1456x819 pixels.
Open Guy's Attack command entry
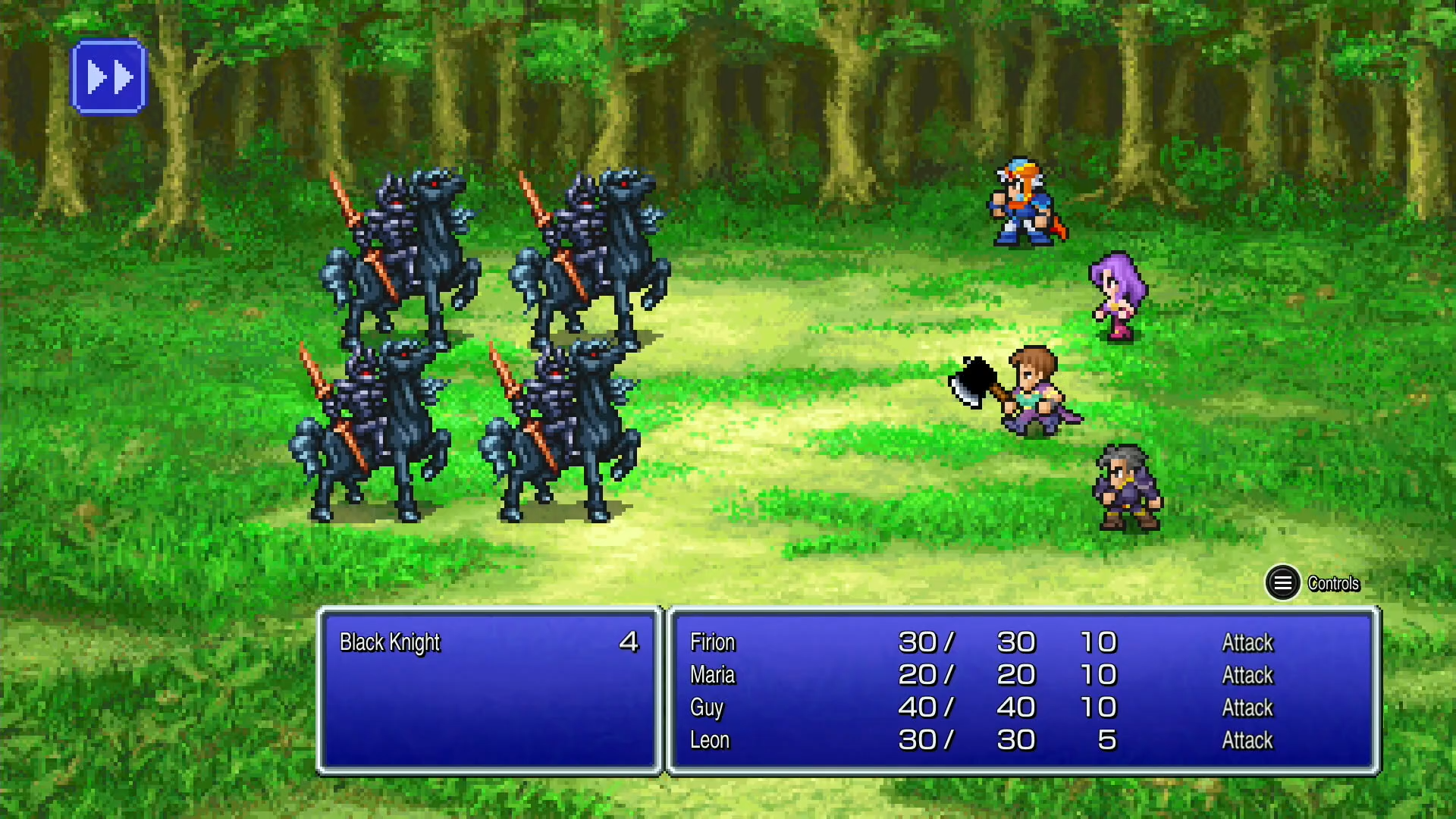(1247, 708)
